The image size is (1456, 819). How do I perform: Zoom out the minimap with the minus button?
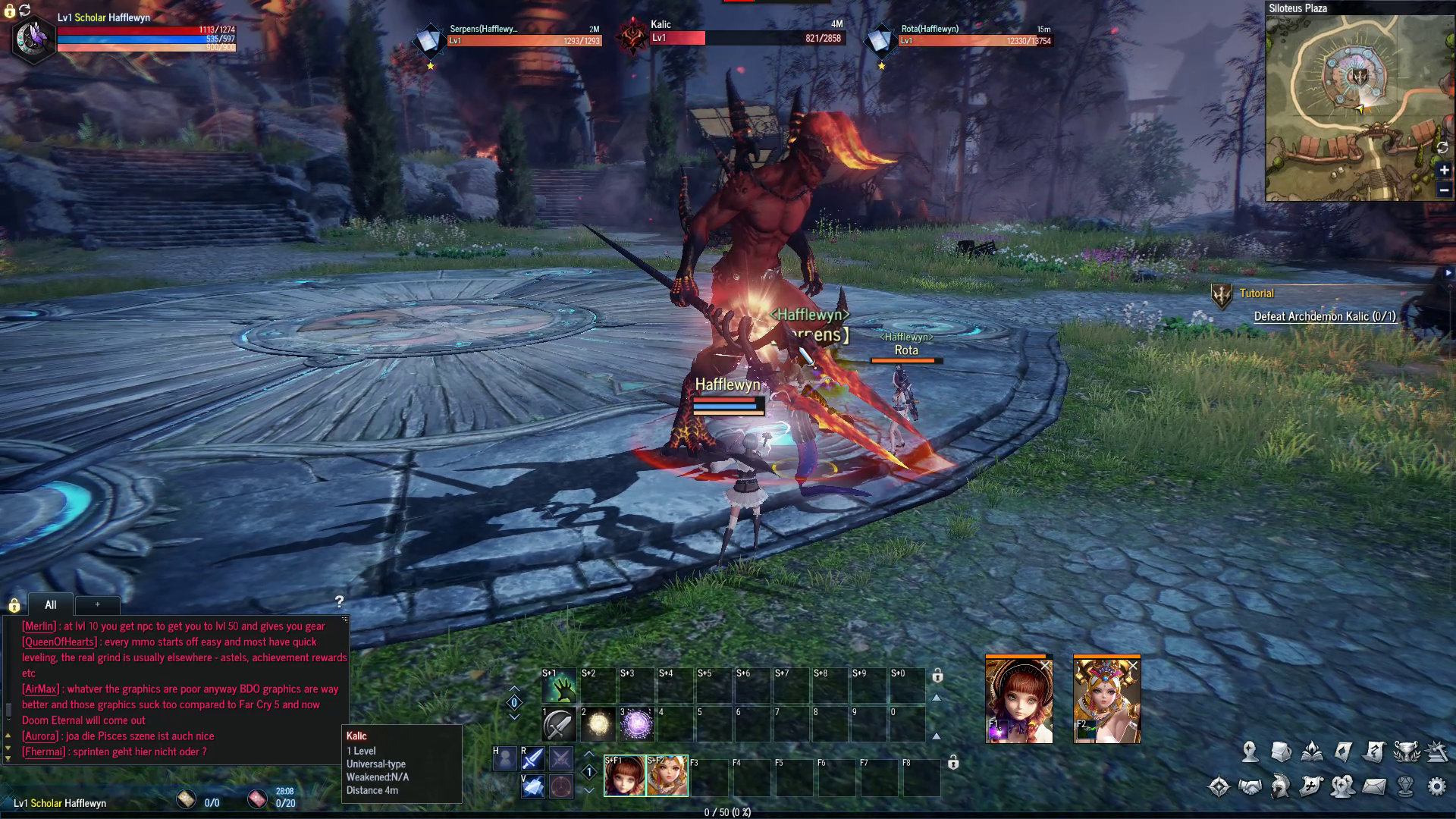click(1444, 190)
